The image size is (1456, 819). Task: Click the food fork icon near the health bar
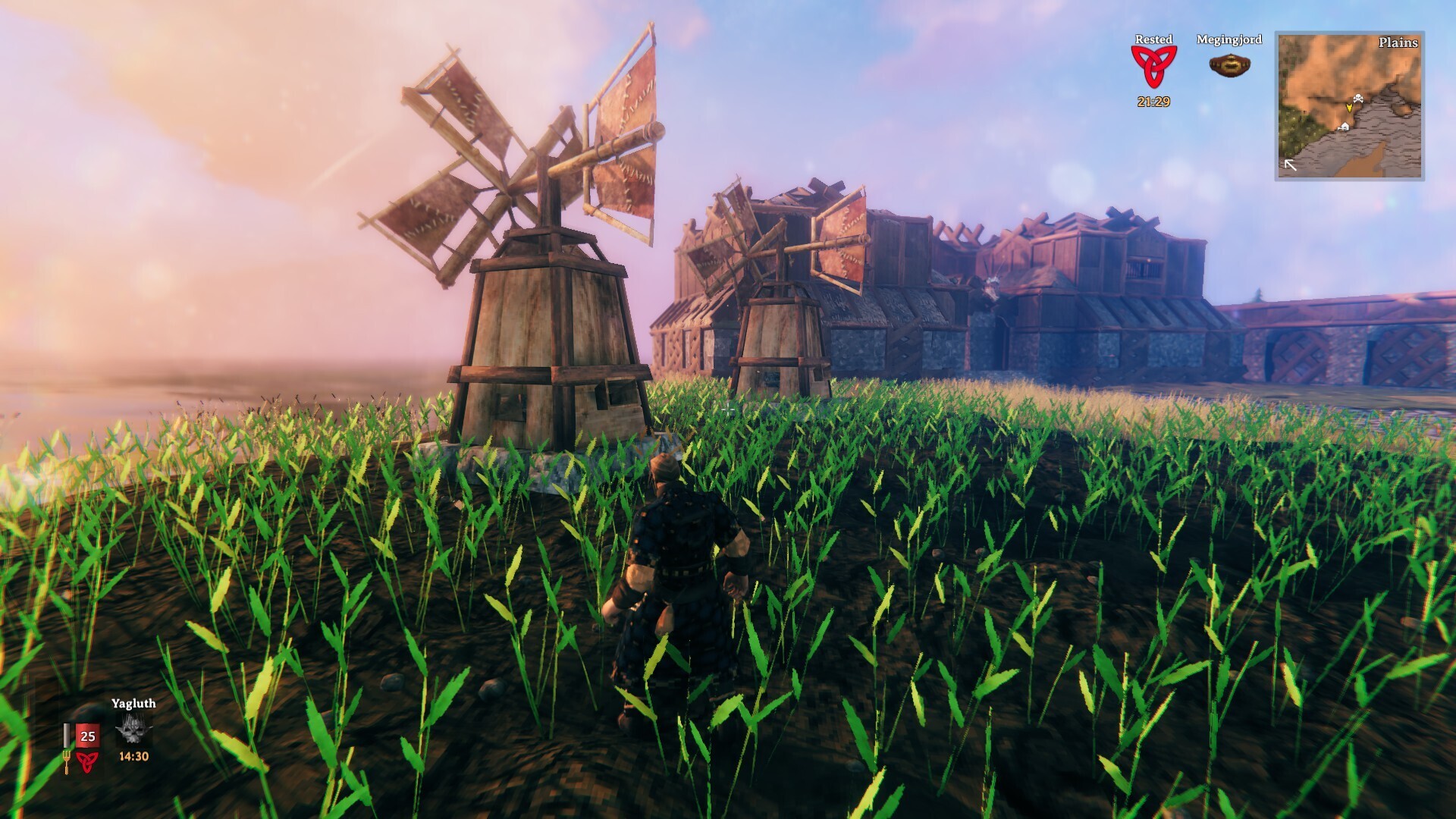(67, 762)
